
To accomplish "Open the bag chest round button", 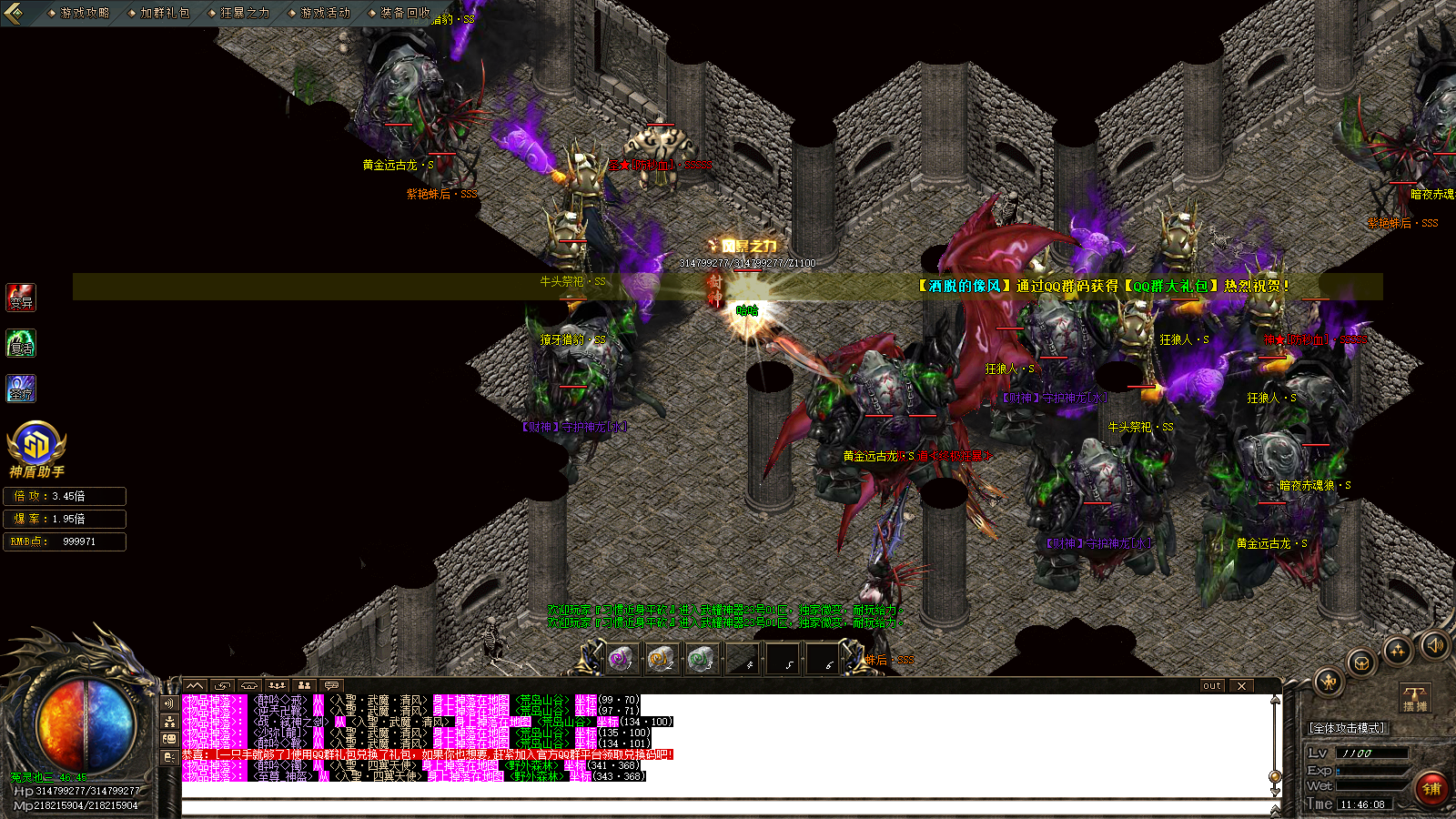I will 1360,662.
